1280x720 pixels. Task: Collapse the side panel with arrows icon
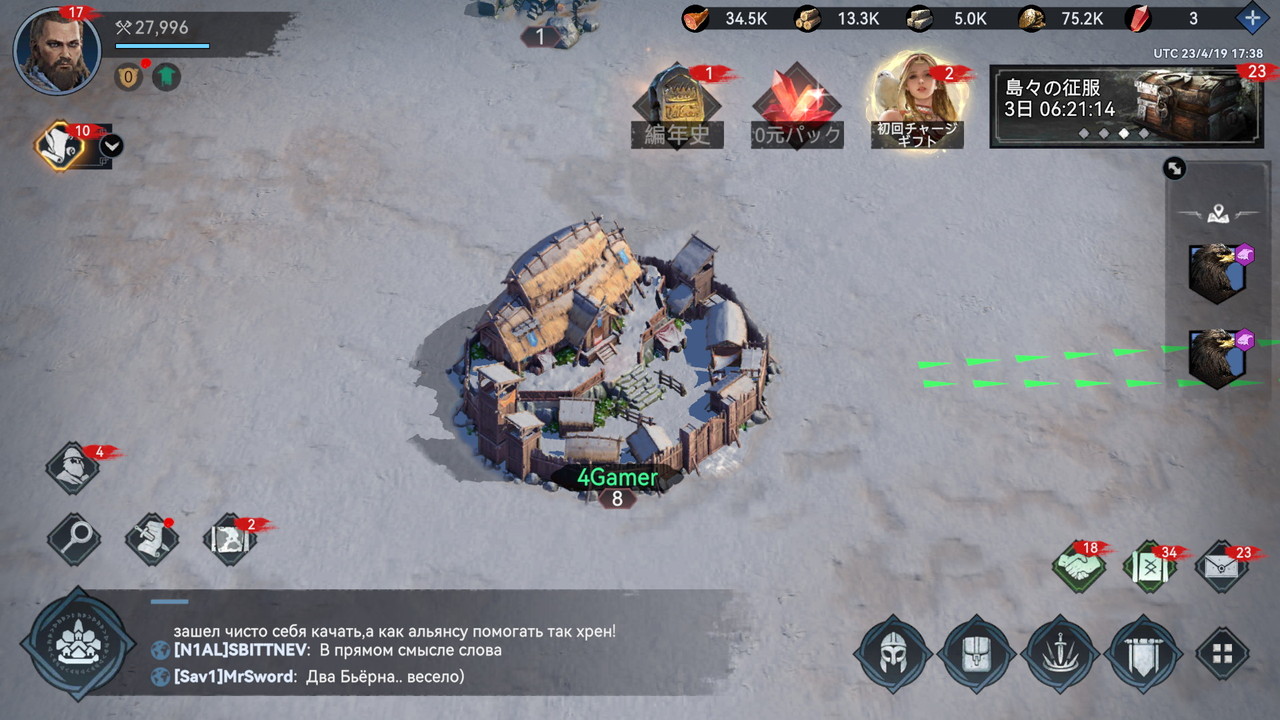point(1175,169)
